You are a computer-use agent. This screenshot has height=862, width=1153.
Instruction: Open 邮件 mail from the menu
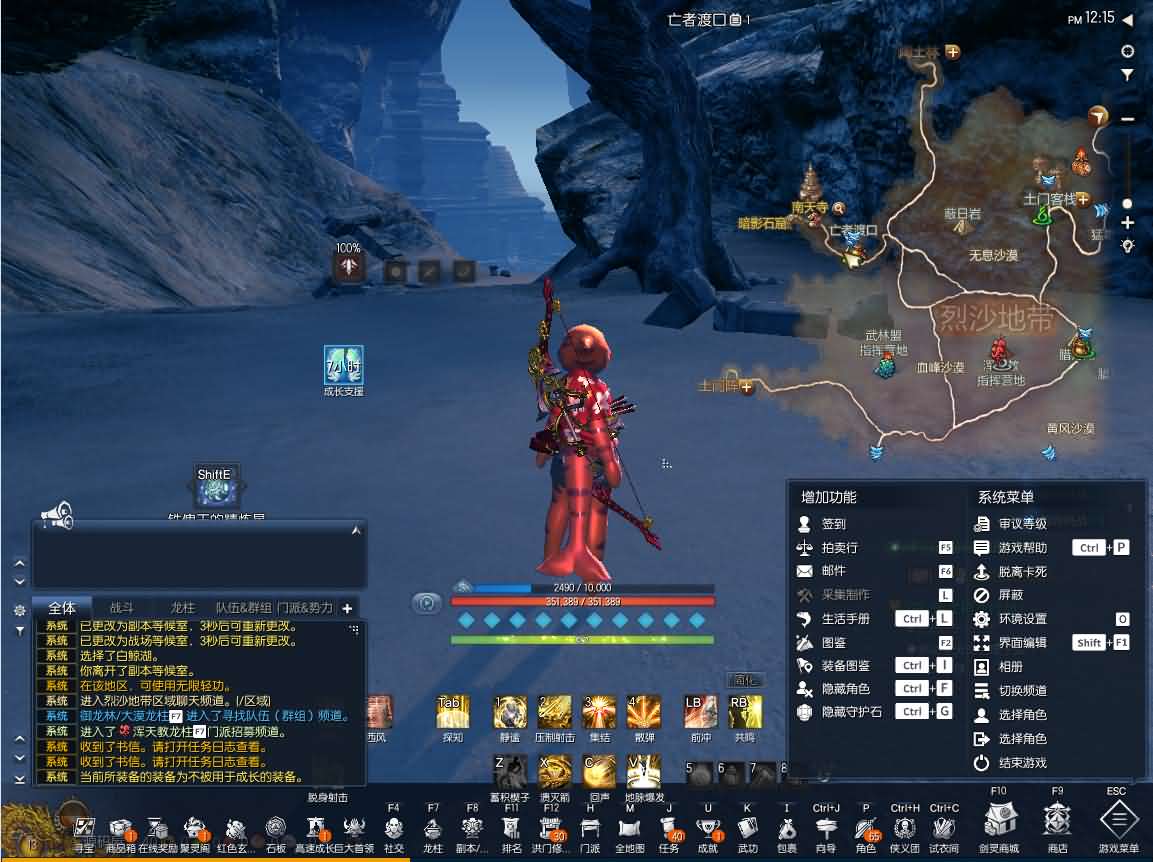click(x=833, y=572)
